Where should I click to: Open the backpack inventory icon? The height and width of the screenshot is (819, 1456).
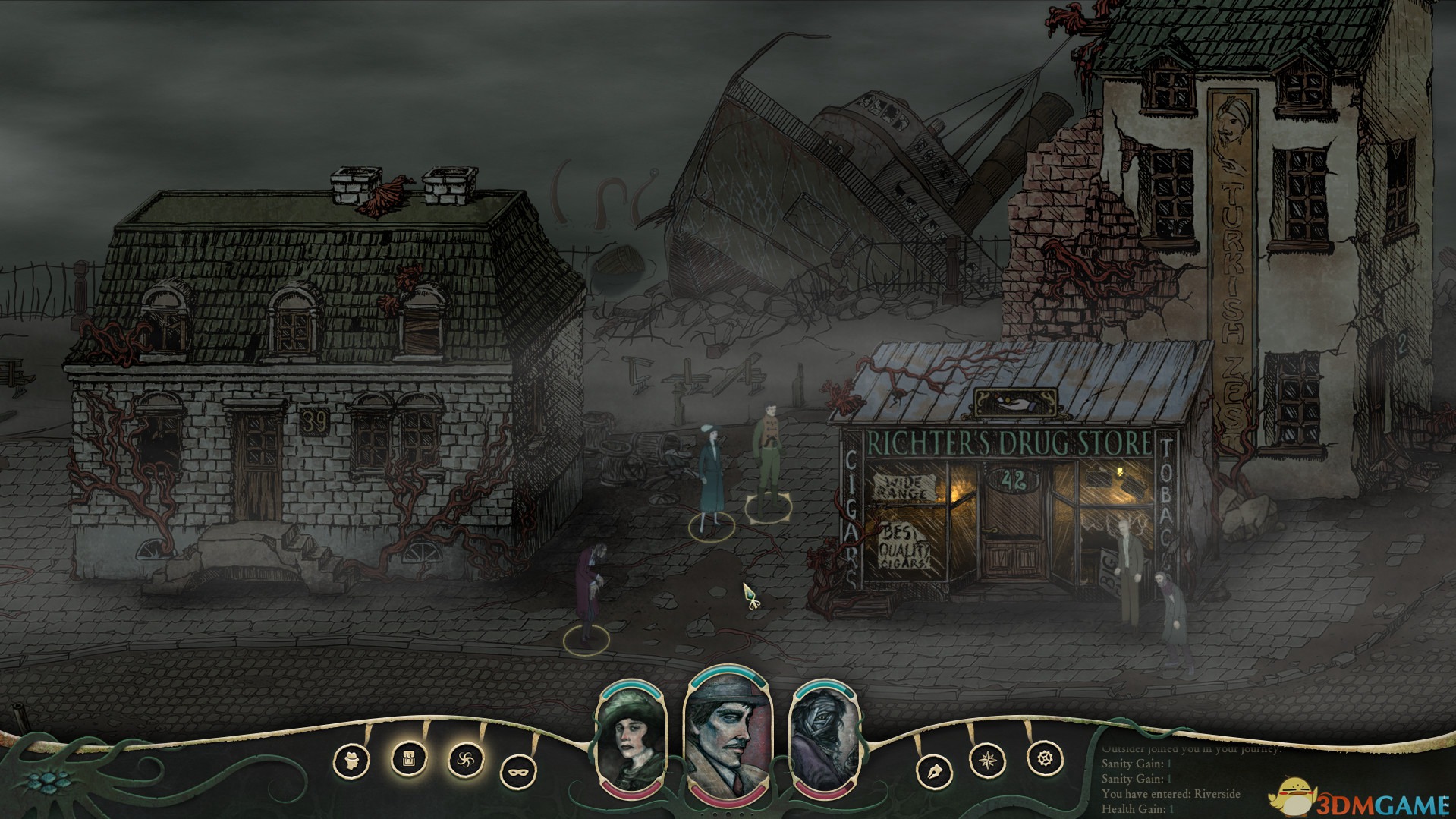408,758
